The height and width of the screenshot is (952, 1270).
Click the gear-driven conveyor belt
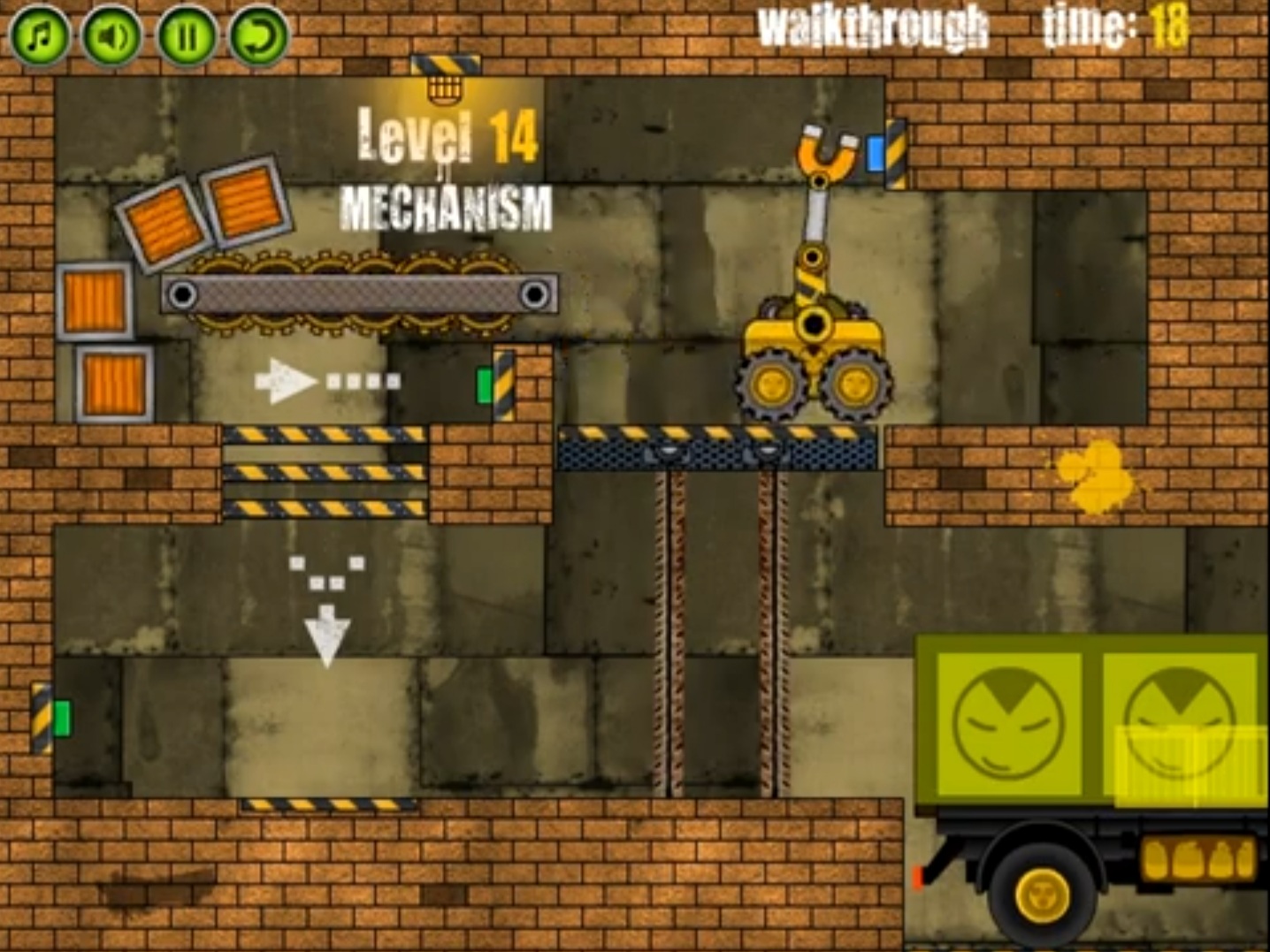point(358,292)
